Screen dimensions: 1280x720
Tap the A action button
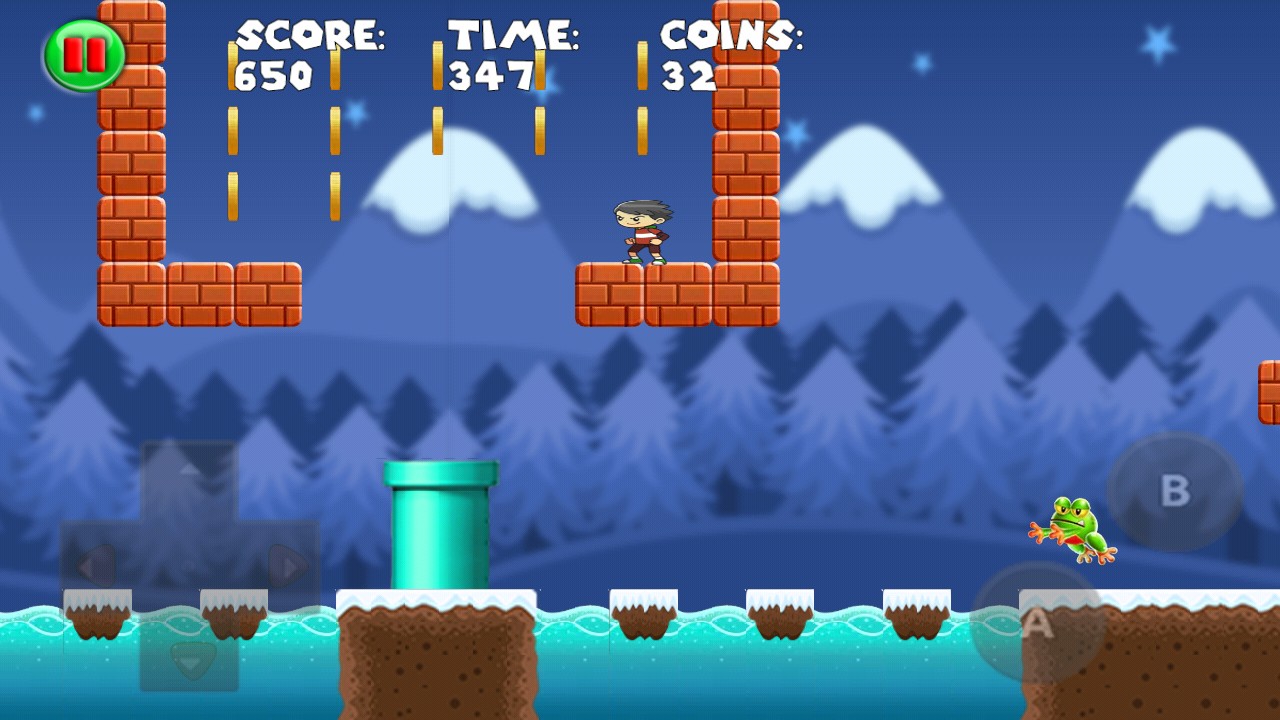pyautogui.click(x=1038, y=623)
